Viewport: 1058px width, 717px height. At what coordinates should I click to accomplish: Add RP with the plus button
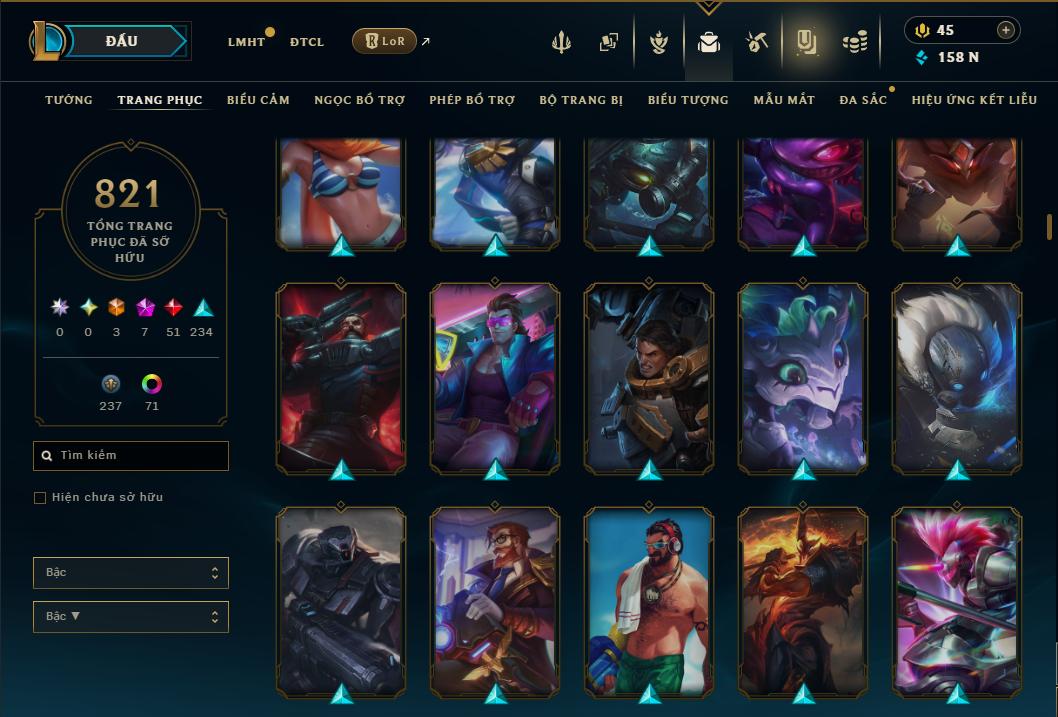(1005, 30)
